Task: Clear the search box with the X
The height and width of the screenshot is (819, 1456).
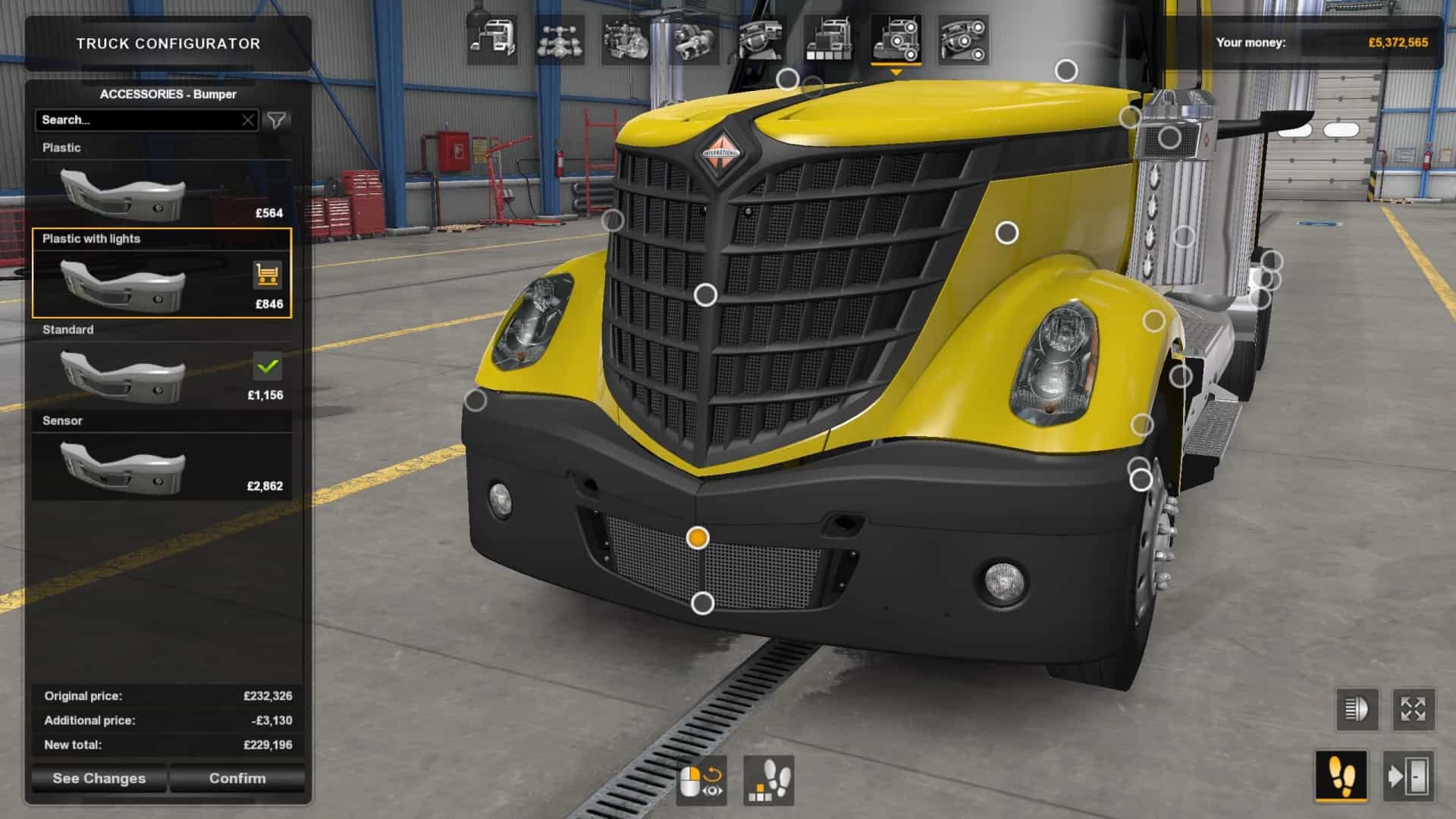Action: pyautogui.click(x=248, y=120)
